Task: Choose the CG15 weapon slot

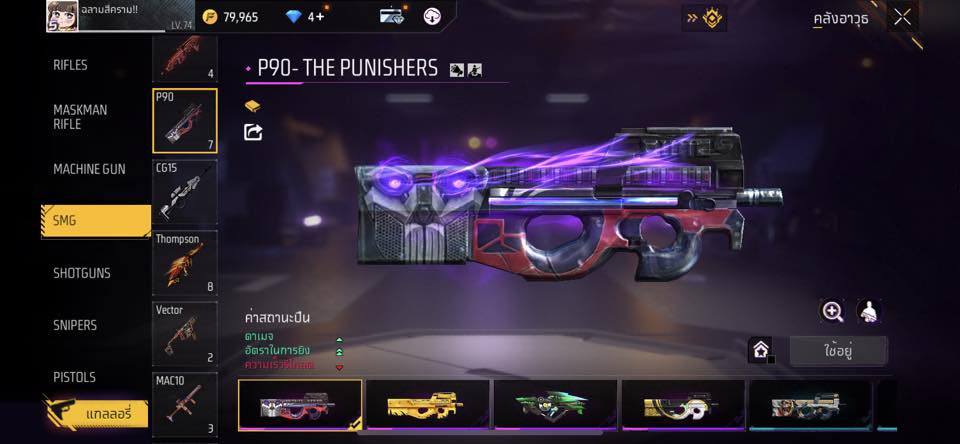Action: (185, 191)
